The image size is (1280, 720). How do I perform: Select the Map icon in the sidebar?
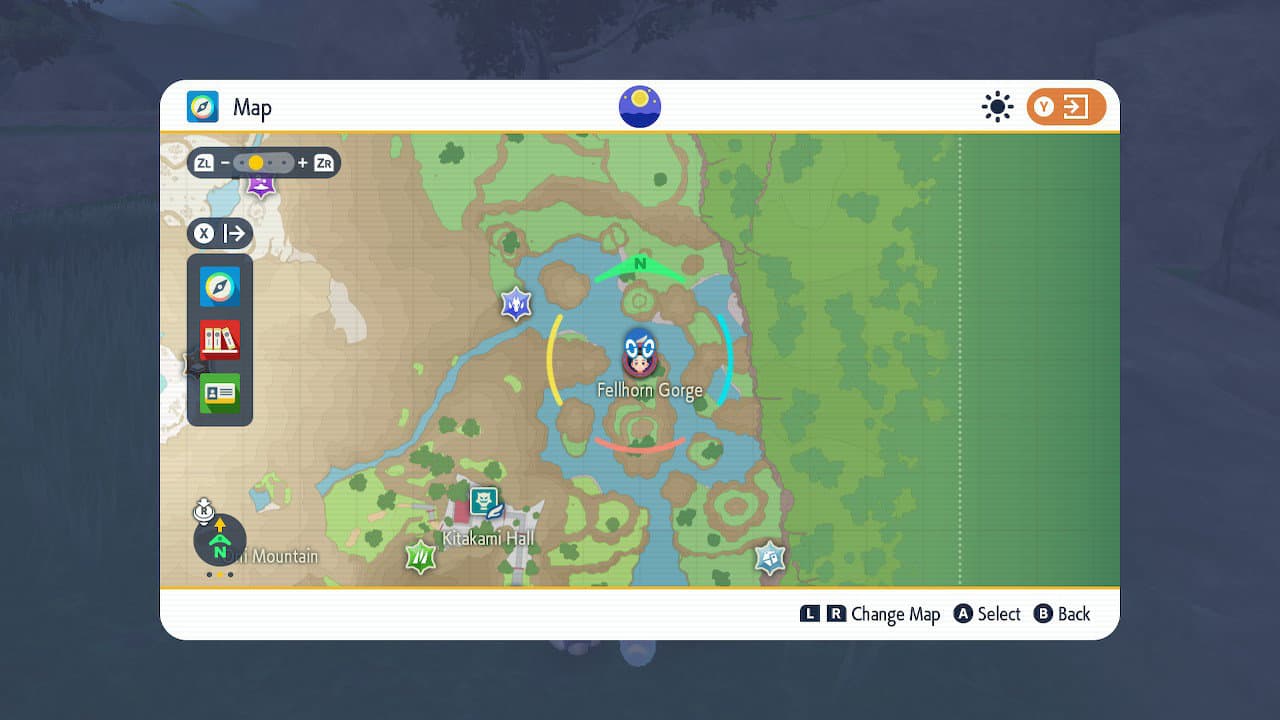tap(219, 286)
